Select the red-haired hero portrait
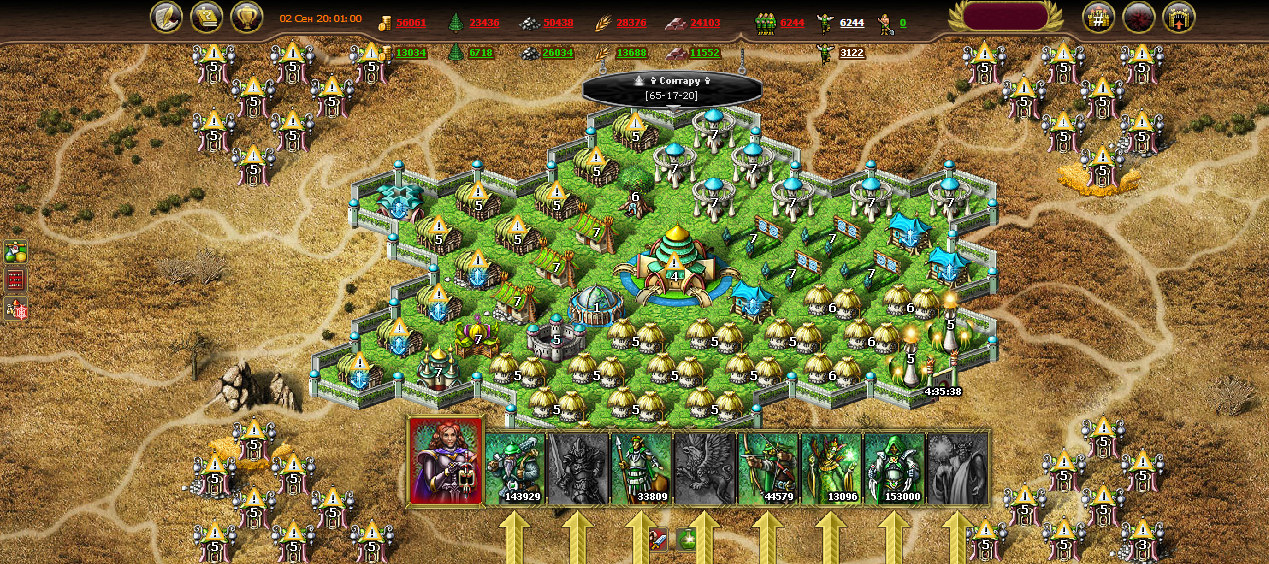1269x564 pixels. click(x=446, y=461)
